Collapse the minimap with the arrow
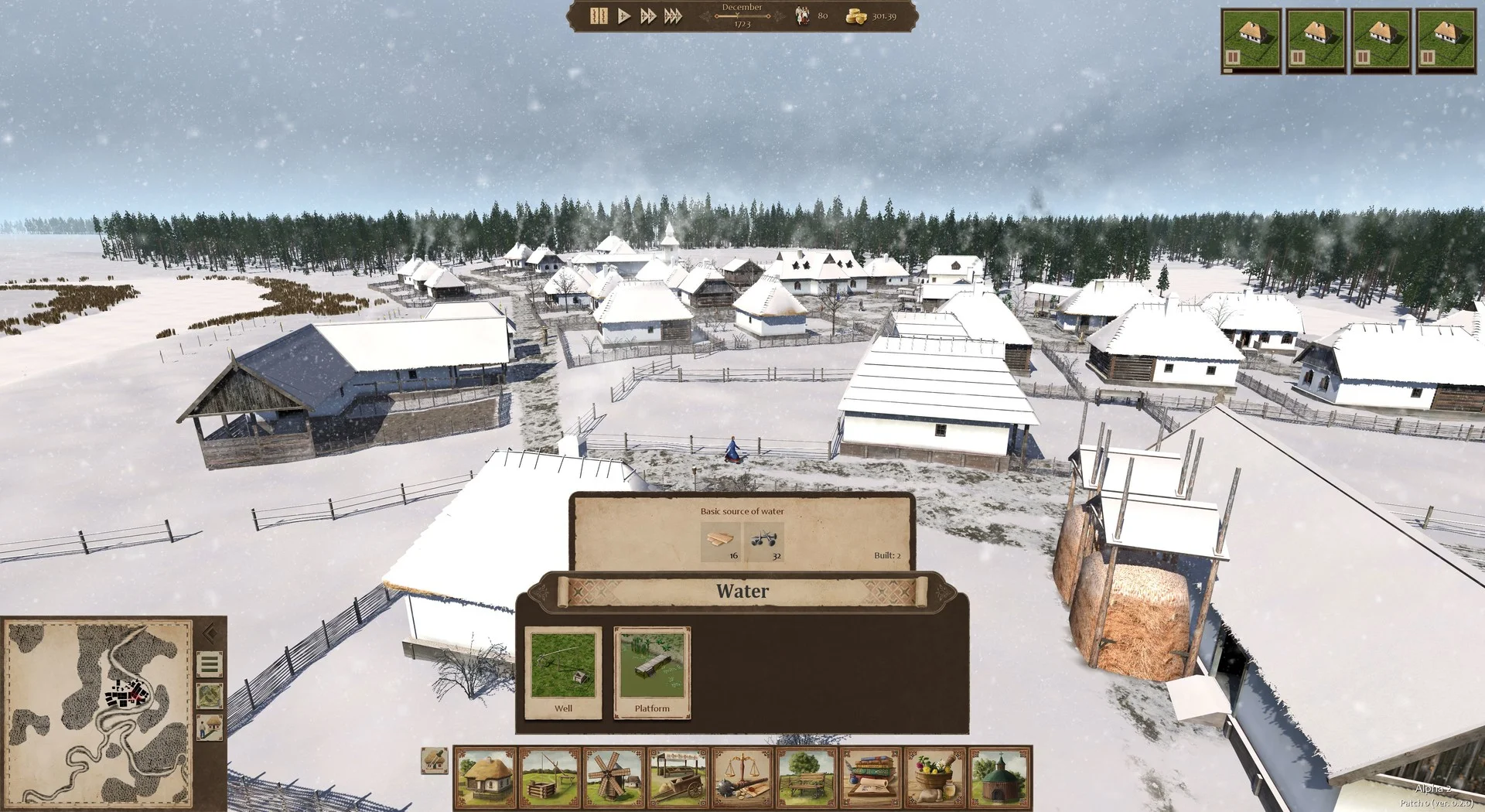Image resolution: width=1485 pixels, height=812 pixels. [x=210, y=634]
